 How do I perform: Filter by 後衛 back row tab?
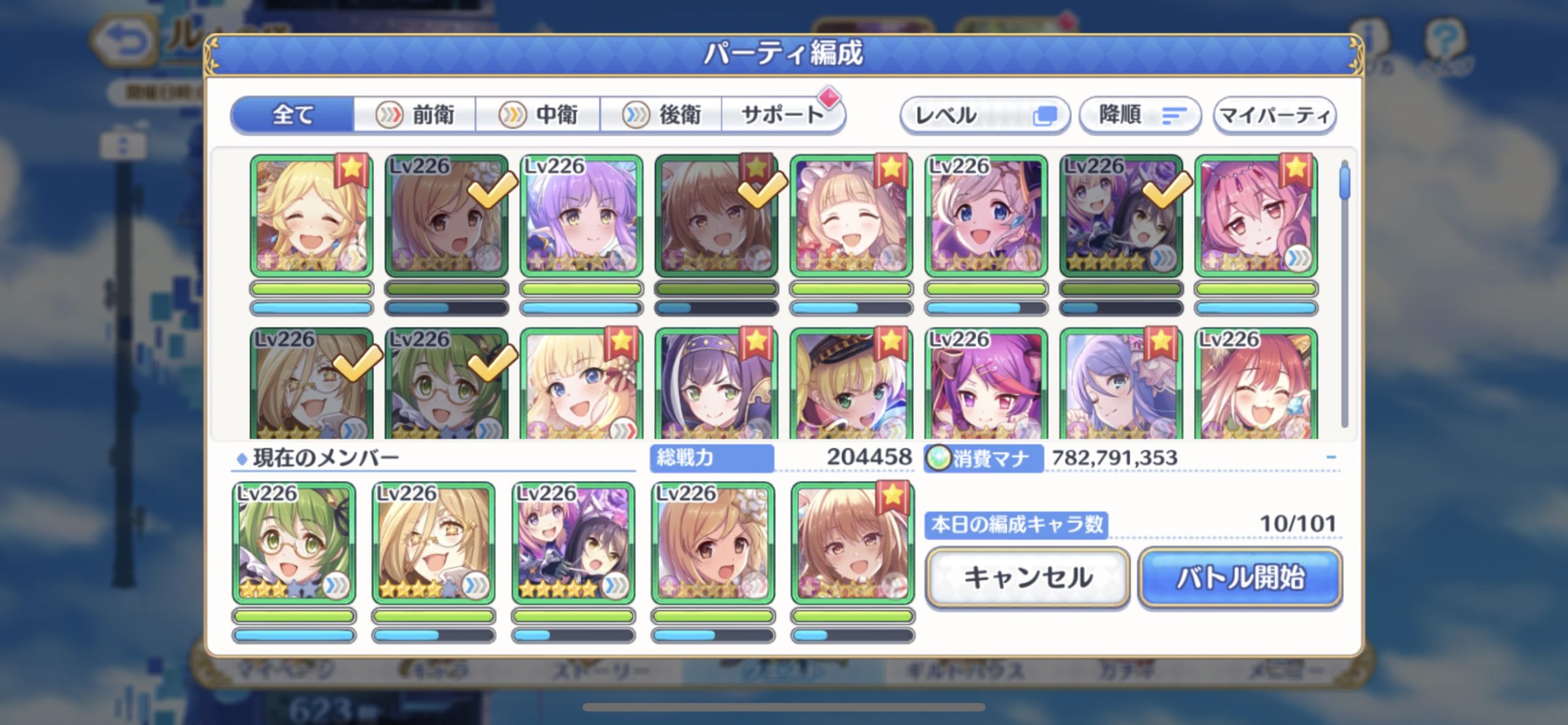click(x=661, y=115)
